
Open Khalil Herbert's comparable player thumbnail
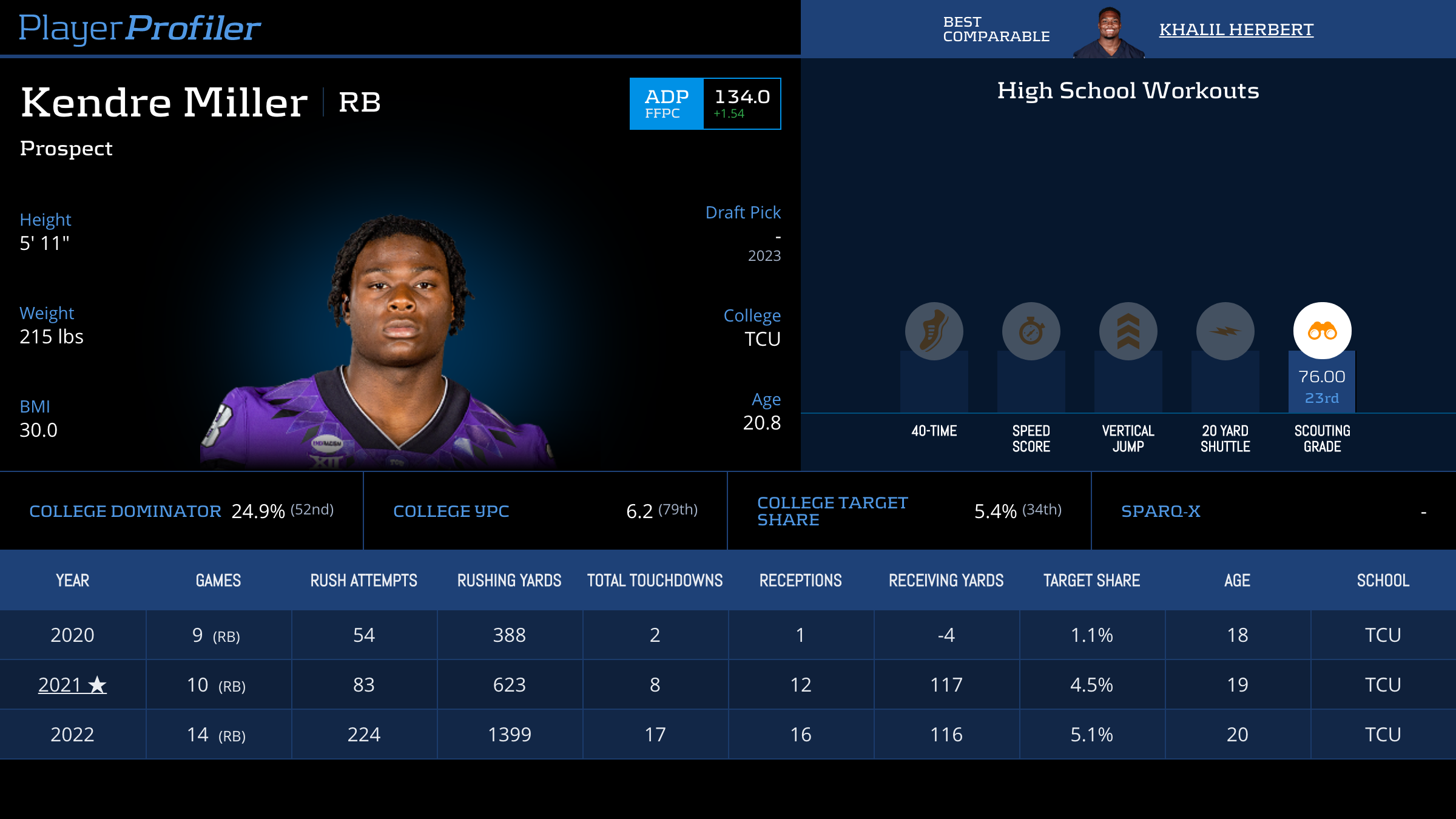click(x=1109, y=32)
